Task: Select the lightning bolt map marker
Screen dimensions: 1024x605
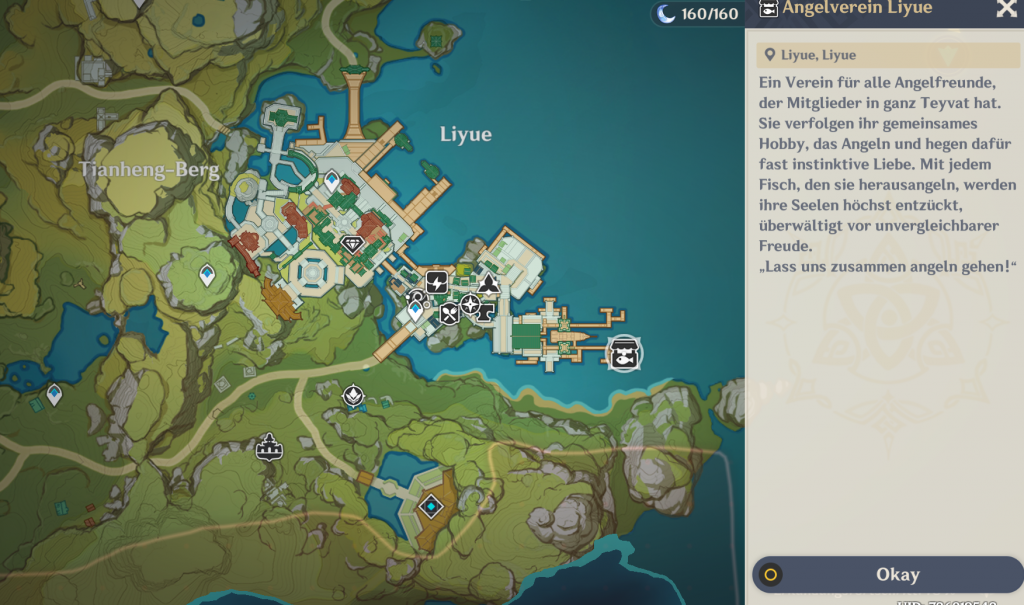Action: pyautogui.click(x=437, y=283)
